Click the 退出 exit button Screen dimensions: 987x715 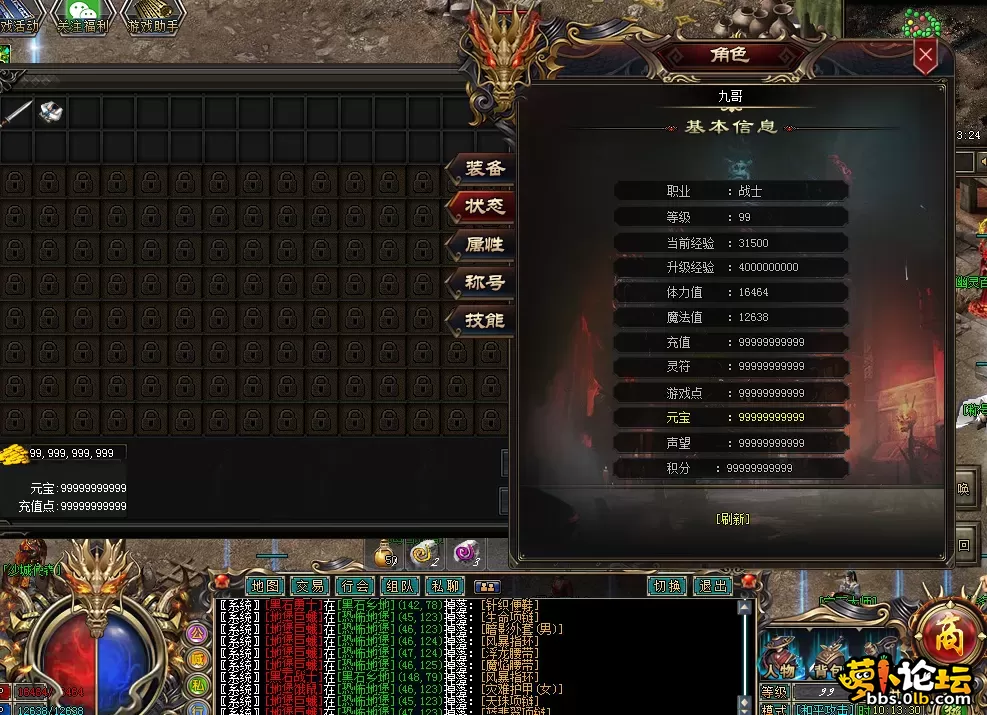713,586
